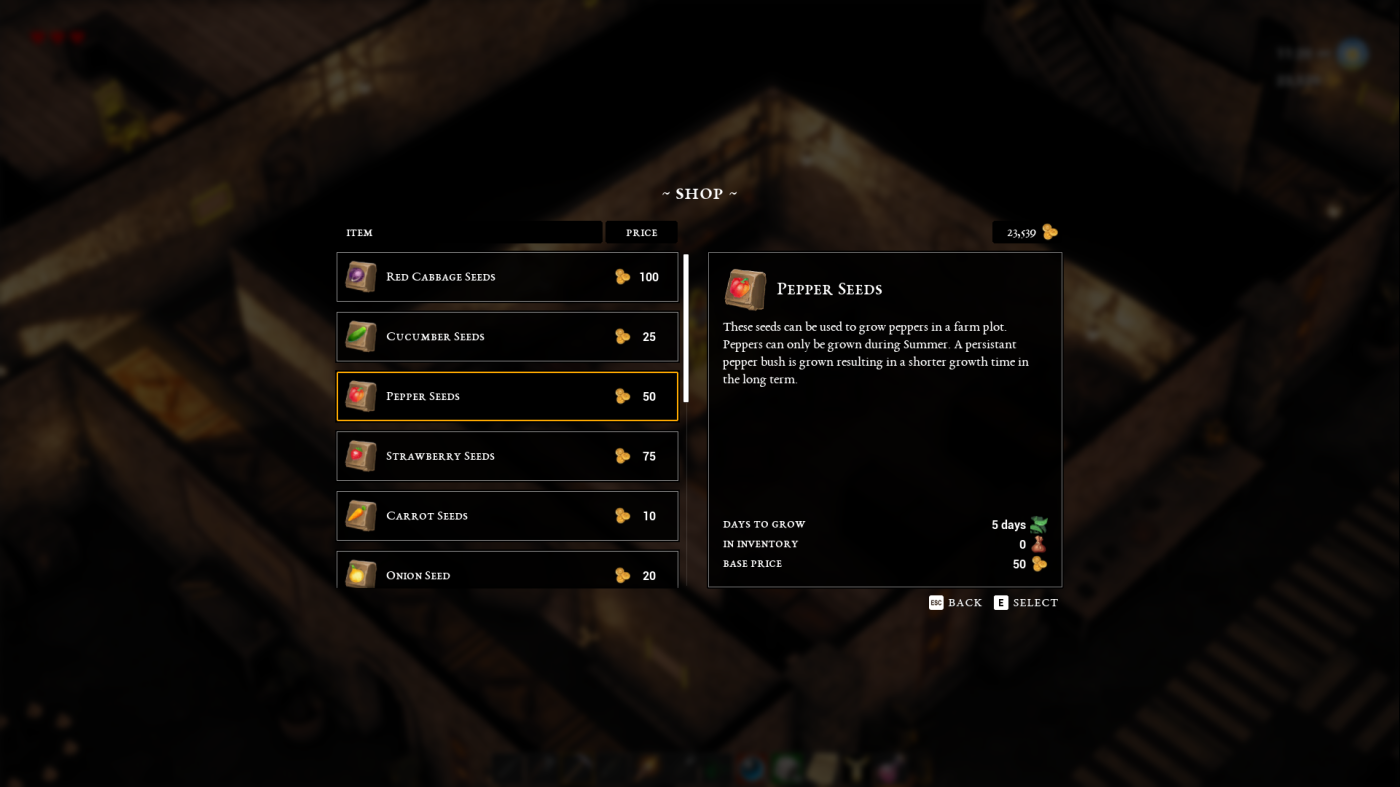Select Strawberry Seeds for 75 gold

tap(507, 456)
